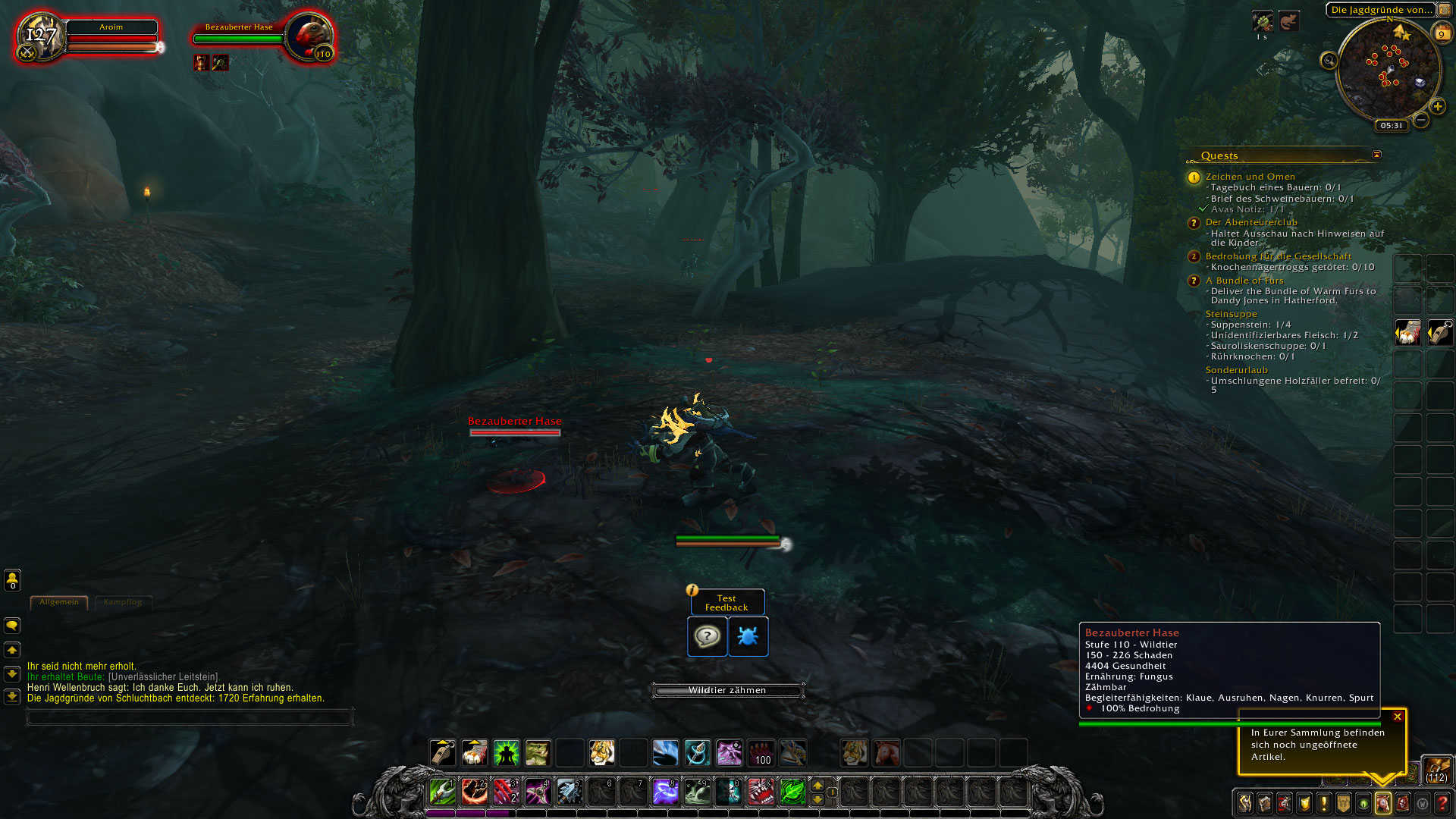Cast the green leaf ability on the action bar

point(792,792)
